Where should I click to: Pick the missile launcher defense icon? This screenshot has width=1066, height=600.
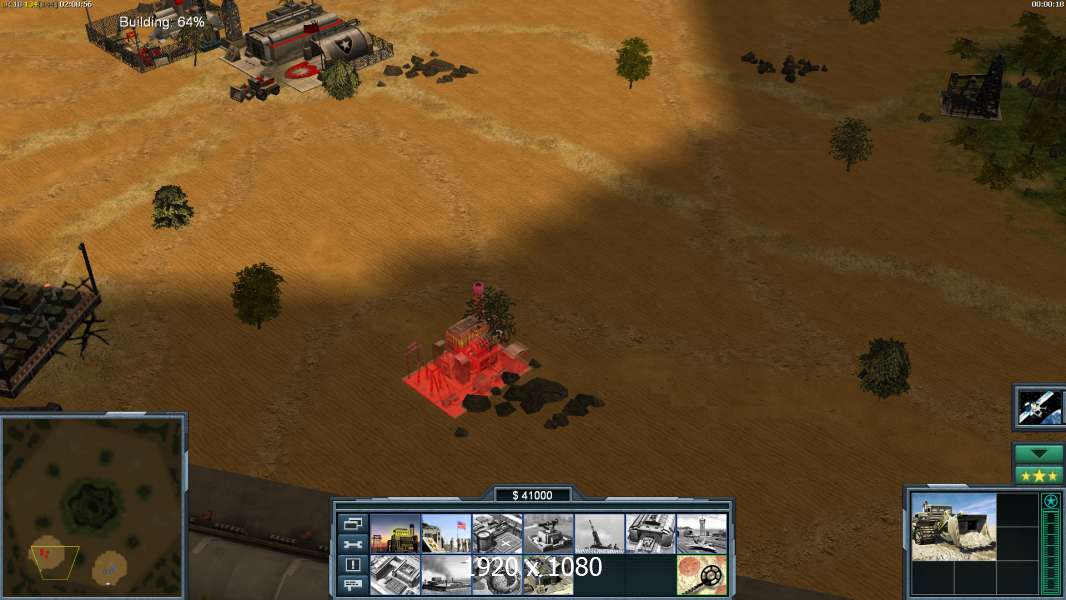click(599, 534)
